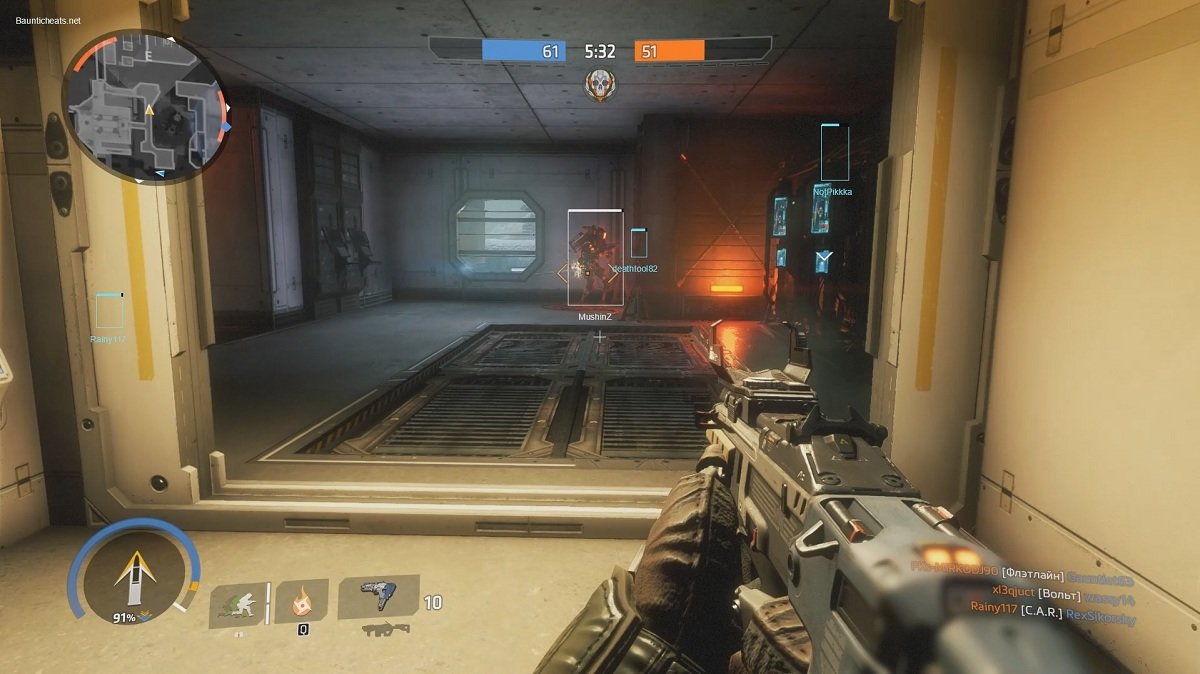Click the circular minimap
Viewport: 1200px width, 674px height.
(x=147, y=107)
